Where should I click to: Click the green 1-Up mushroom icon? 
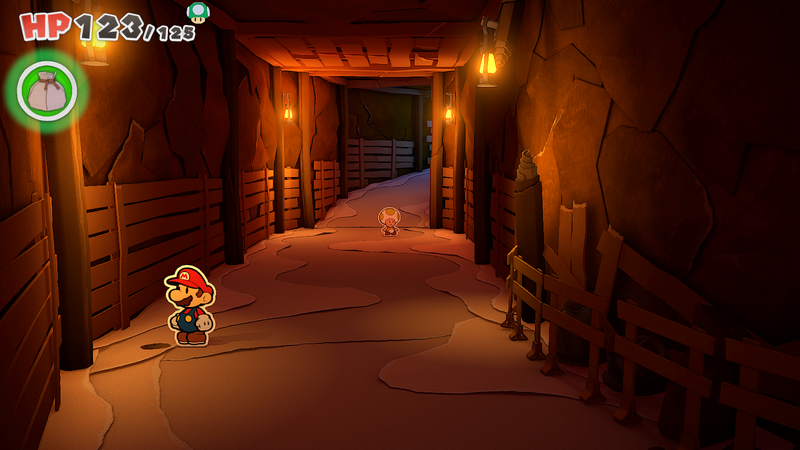point(198,12)
